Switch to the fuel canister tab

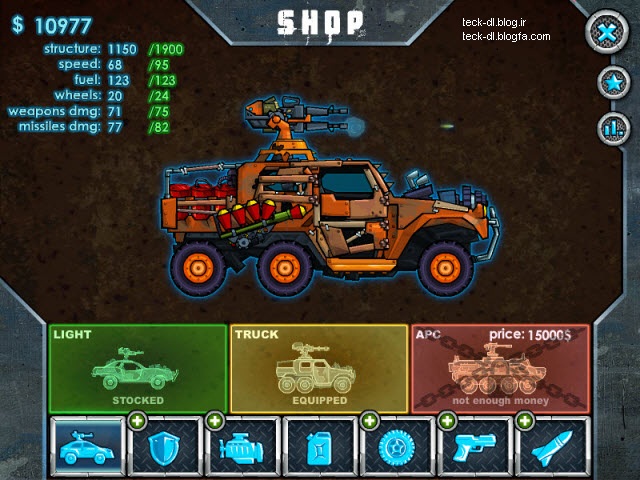pos(319,446)
